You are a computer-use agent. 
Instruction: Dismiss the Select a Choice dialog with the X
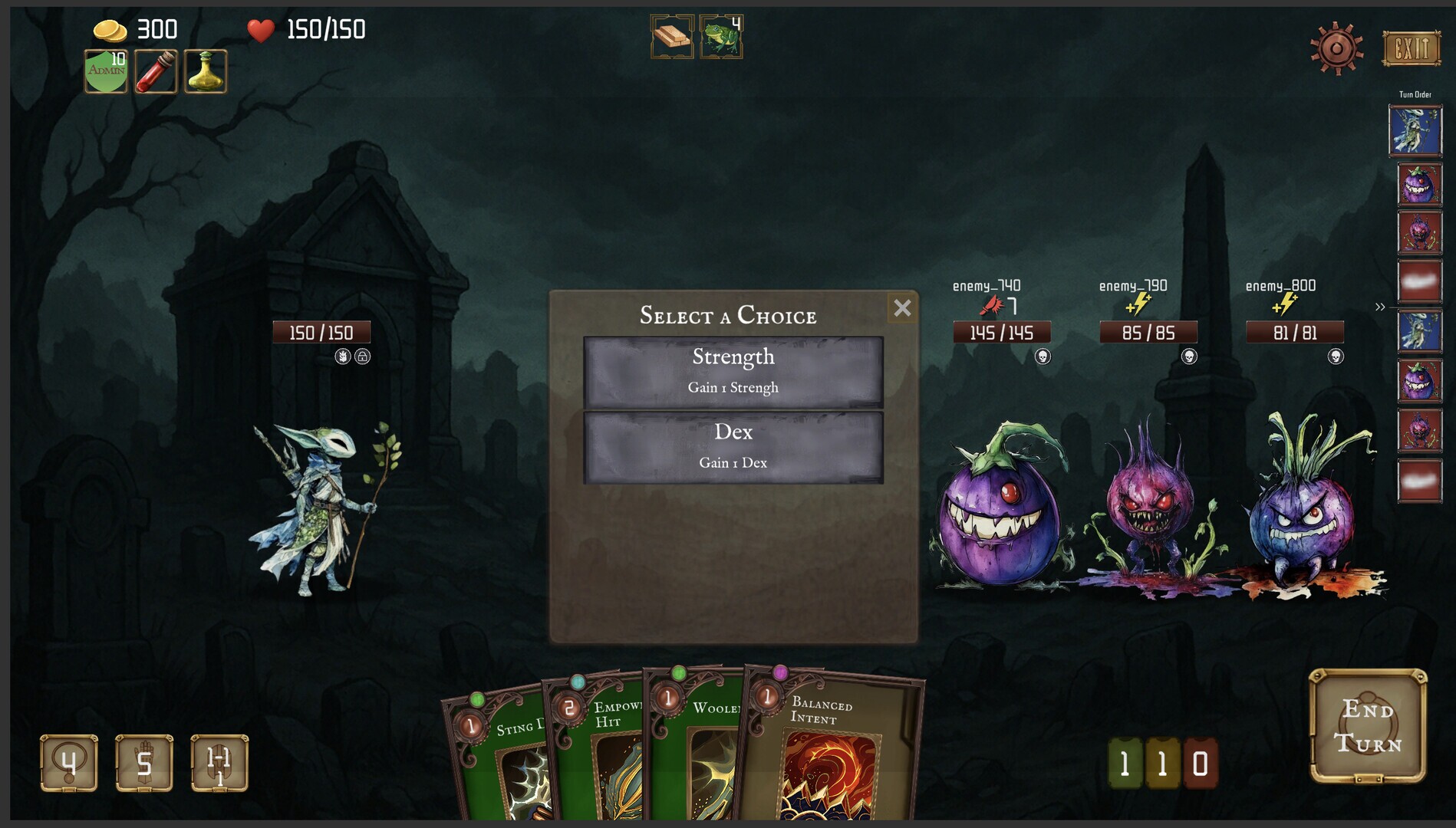tap(902, 308)
